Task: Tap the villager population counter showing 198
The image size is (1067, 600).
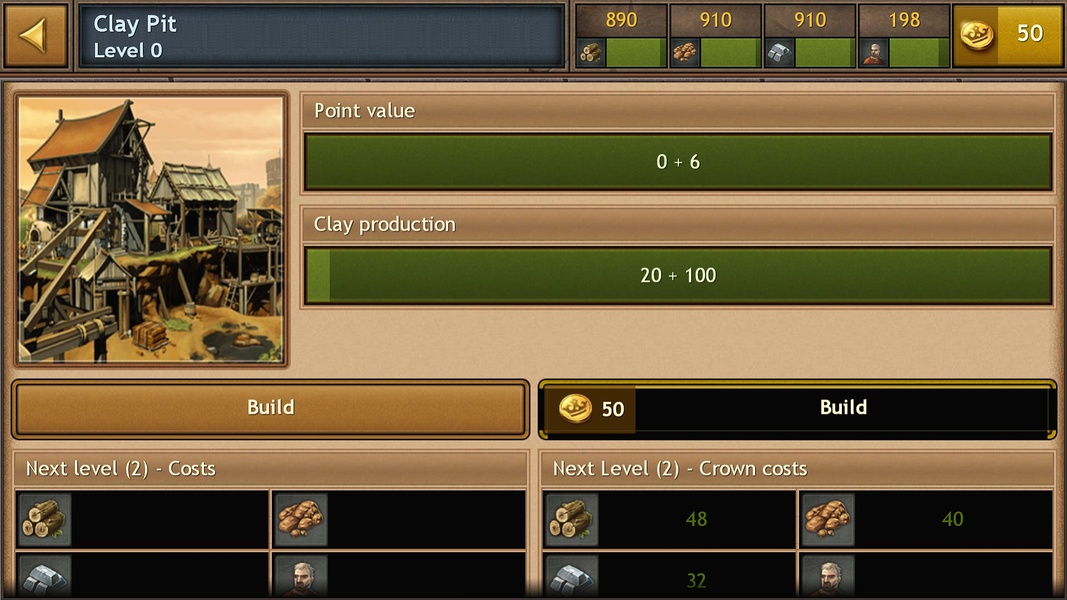Action: tap(903, 36)
